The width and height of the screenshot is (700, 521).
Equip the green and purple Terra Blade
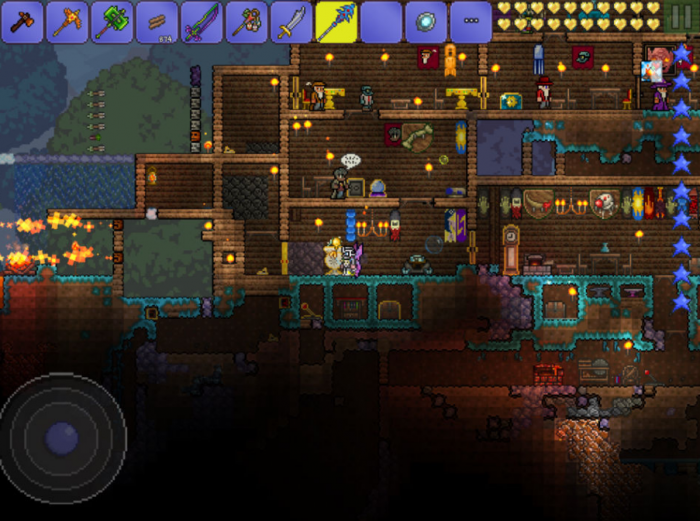point(202,22)
